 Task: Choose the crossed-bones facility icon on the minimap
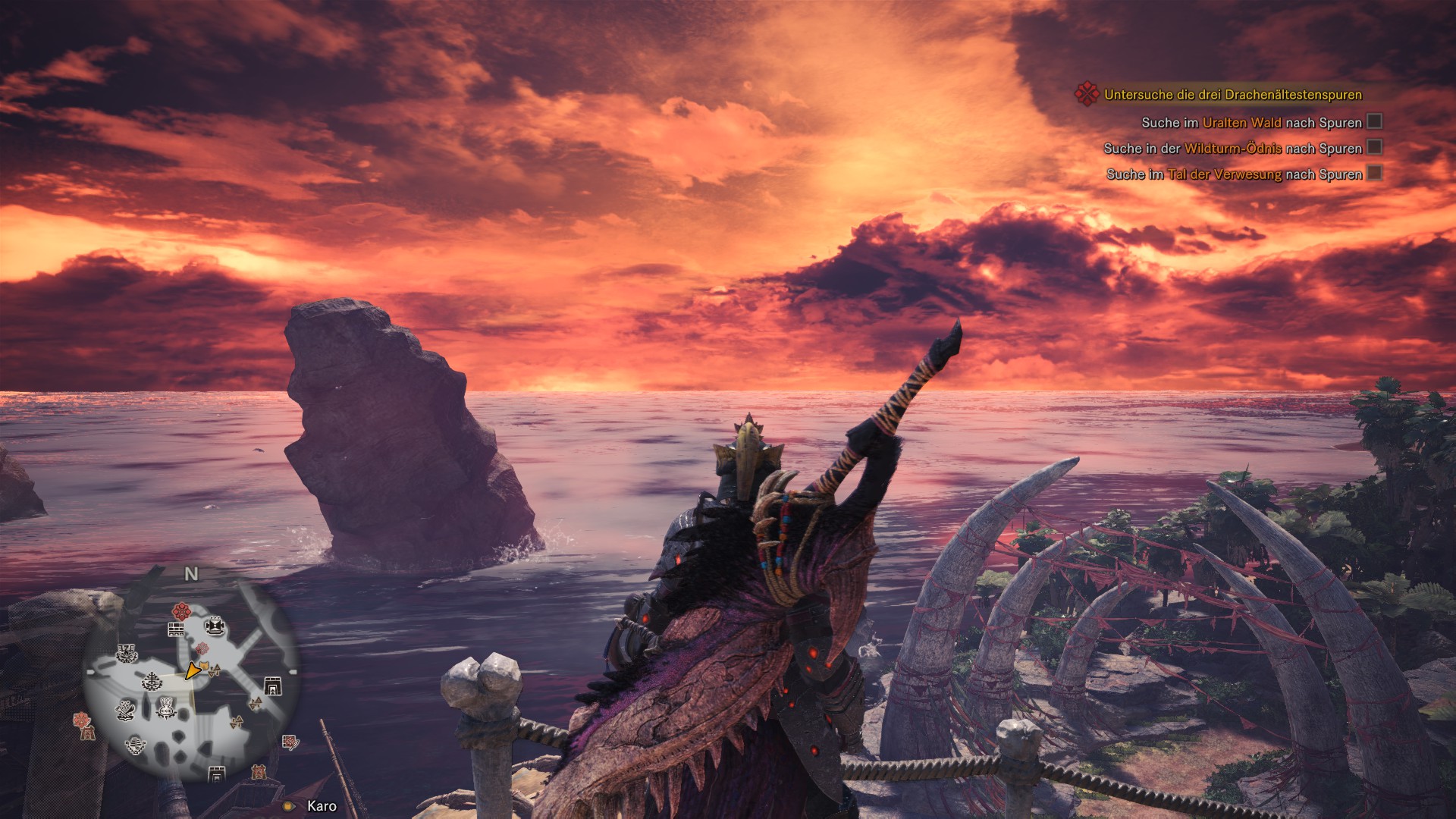pos(126,711)
